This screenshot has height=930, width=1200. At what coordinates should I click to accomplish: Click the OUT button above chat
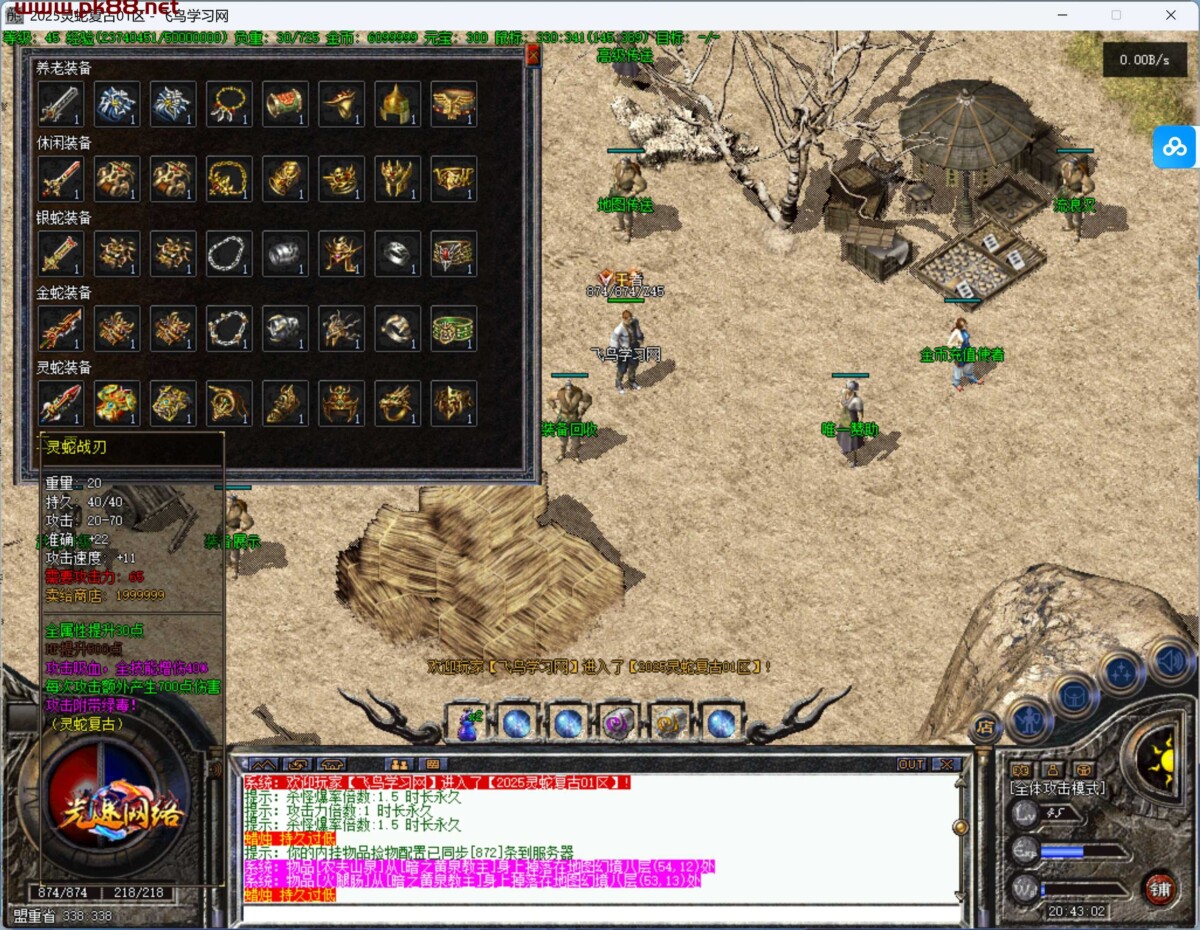pos(911,764)
